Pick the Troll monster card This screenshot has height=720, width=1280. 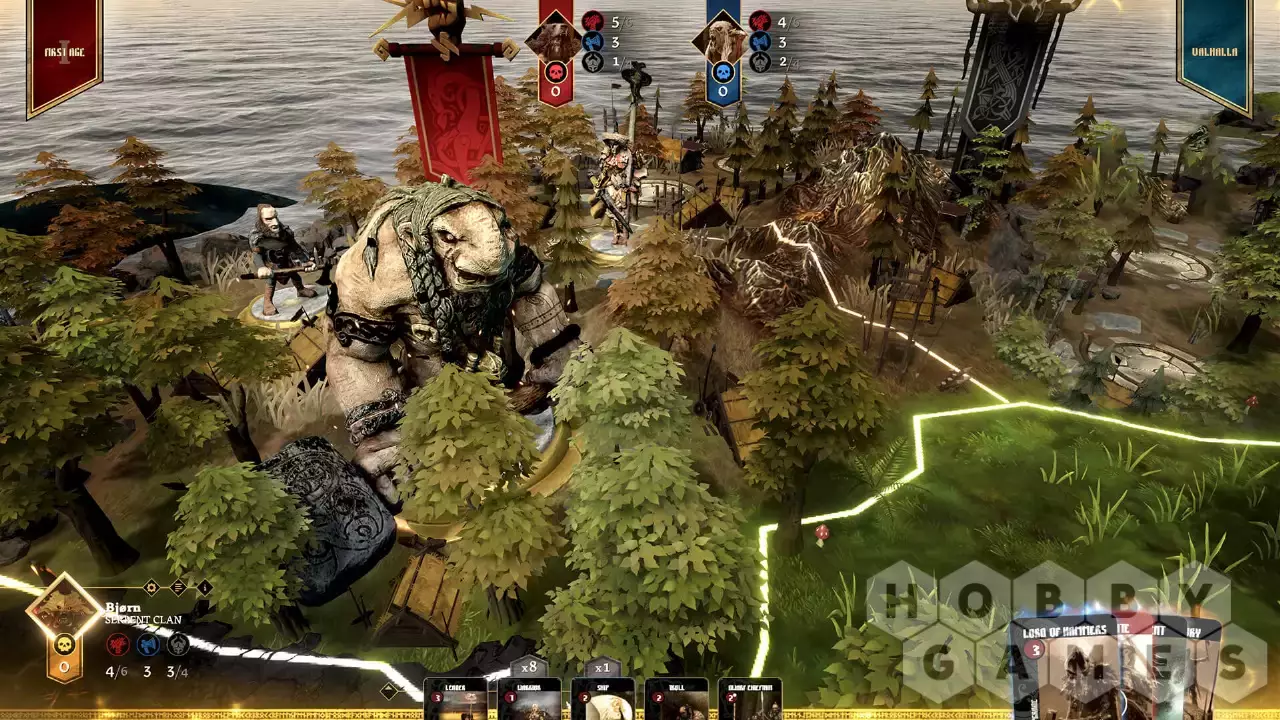[677, 699]
